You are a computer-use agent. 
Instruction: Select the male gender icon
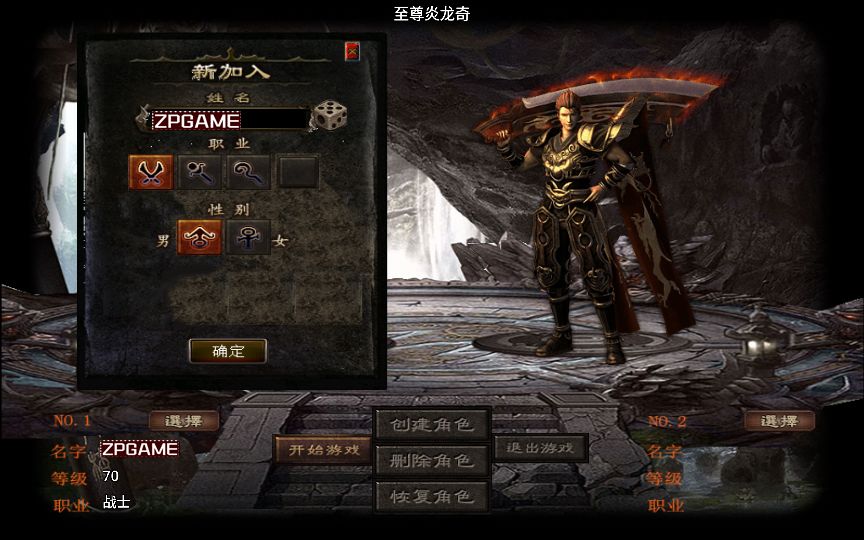[x=200, y=237]
